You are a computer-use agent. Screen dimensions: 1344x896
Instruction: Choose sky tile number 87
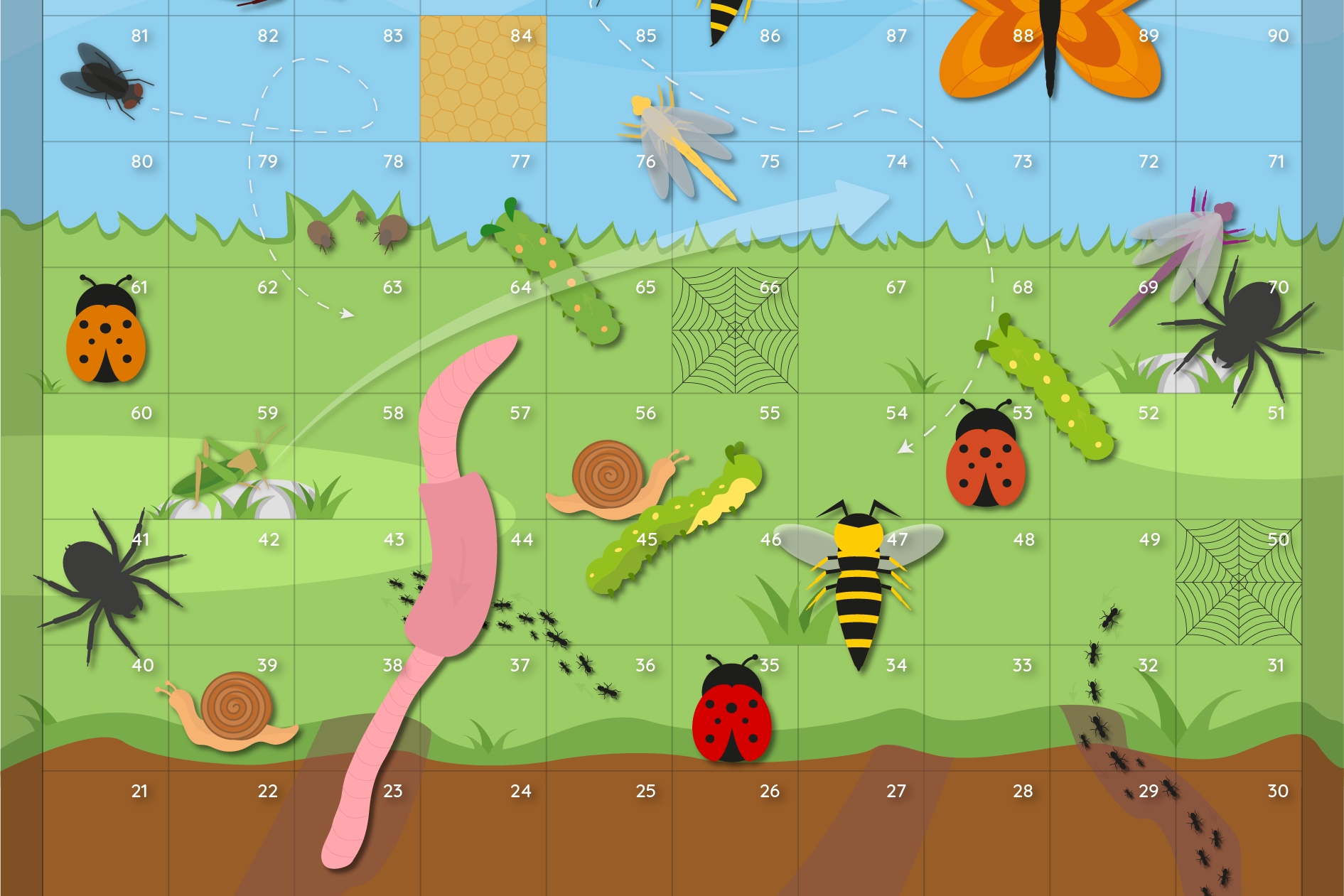[861, 78]
